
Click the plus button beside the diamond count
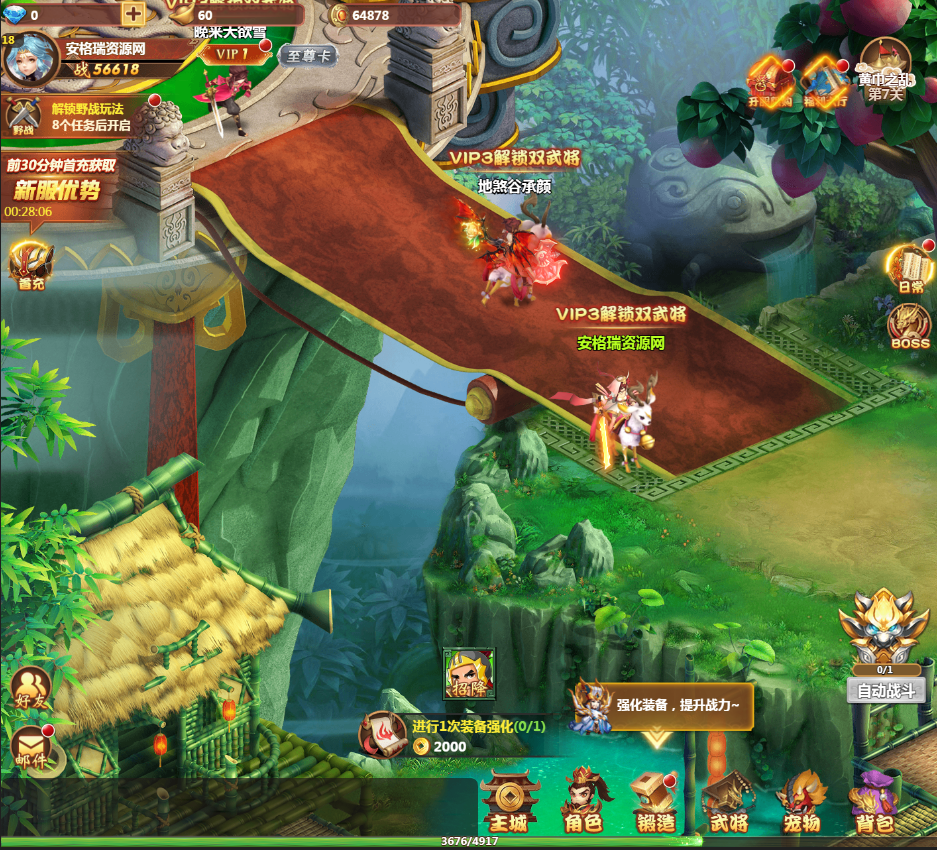(x=133, y=14)
